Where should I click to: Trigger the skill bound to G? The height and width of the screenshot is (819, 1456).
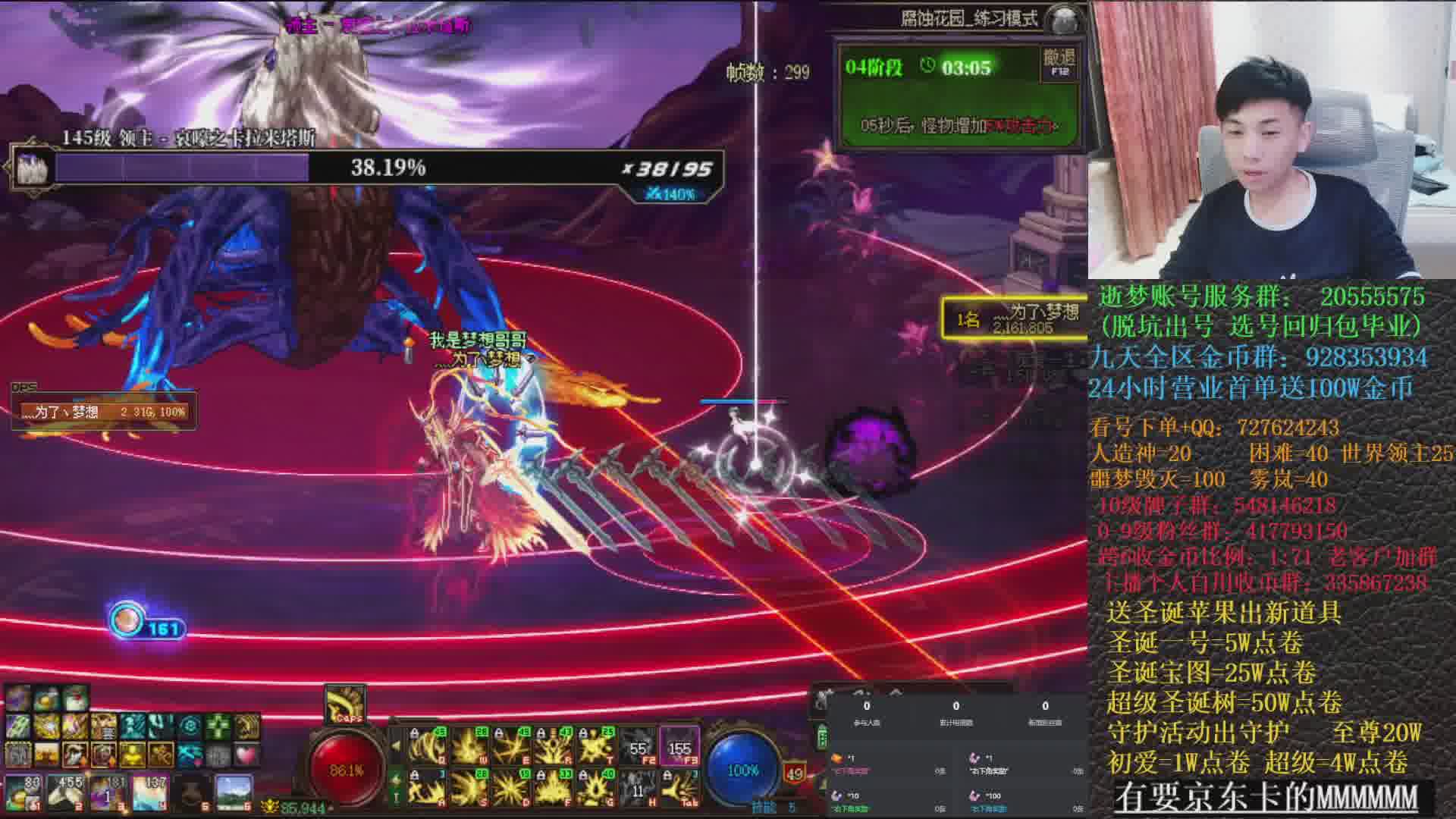(596, 789)
